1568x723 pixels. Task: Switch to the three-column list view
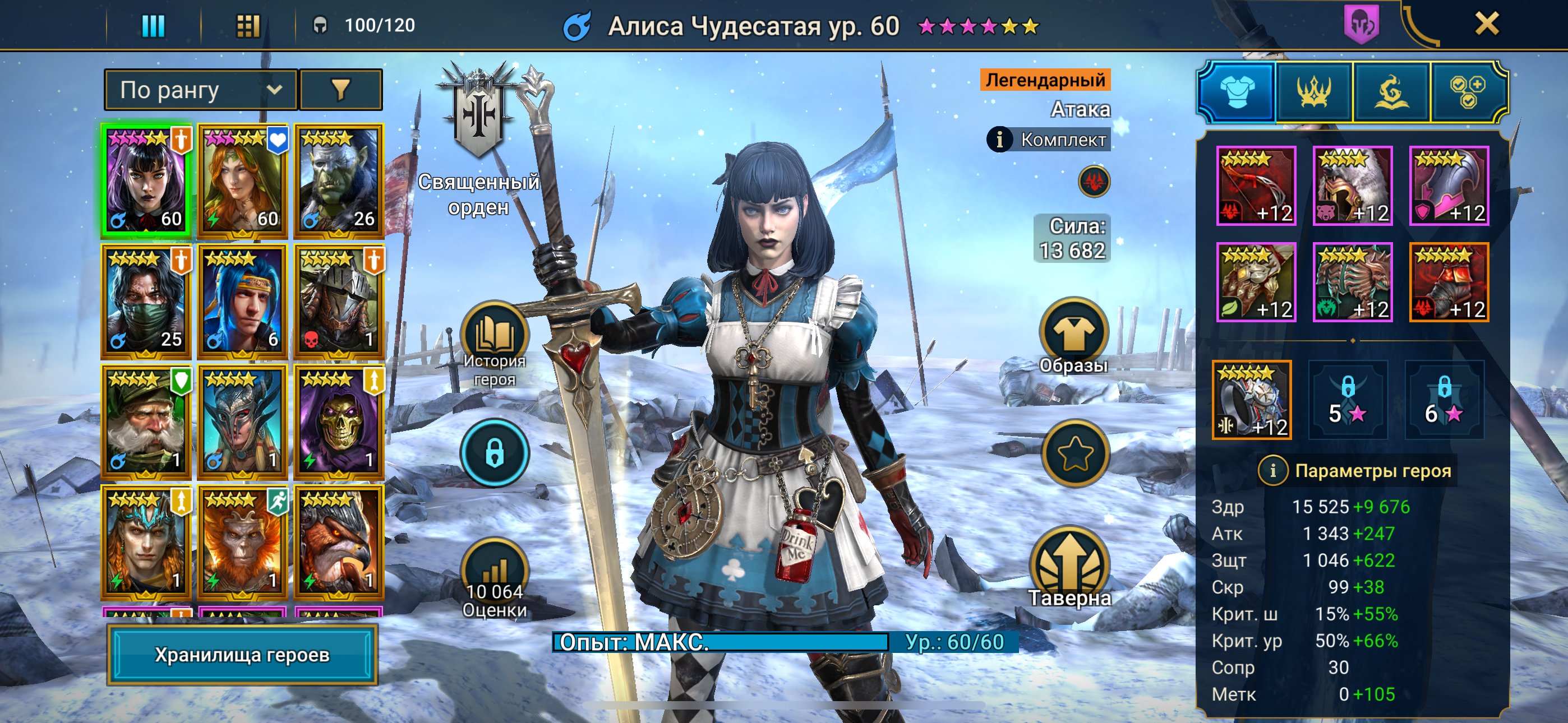point(153,26)
